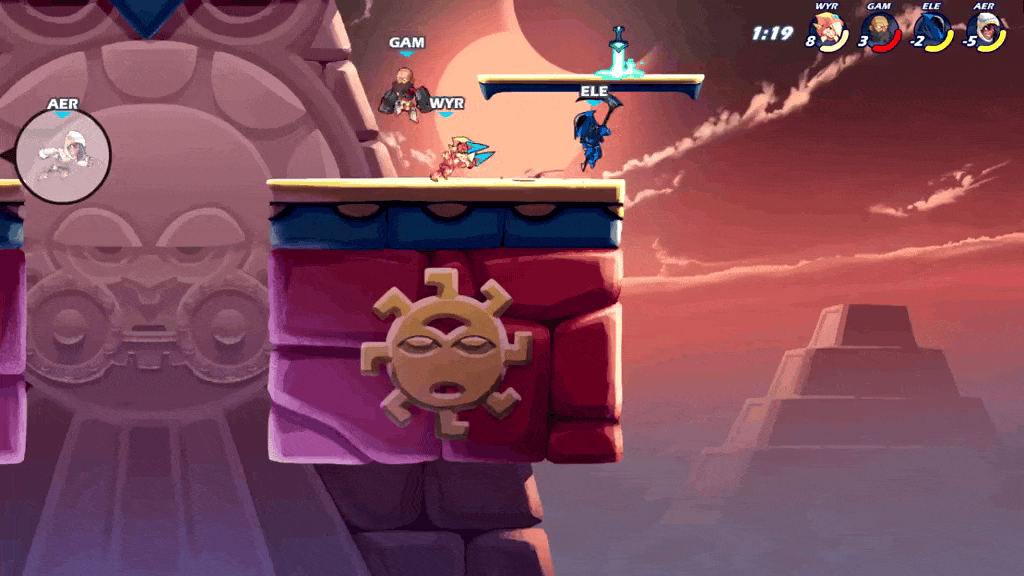
Task: Click AER's portrait in the scoreboard
Action: pos(986,31)
